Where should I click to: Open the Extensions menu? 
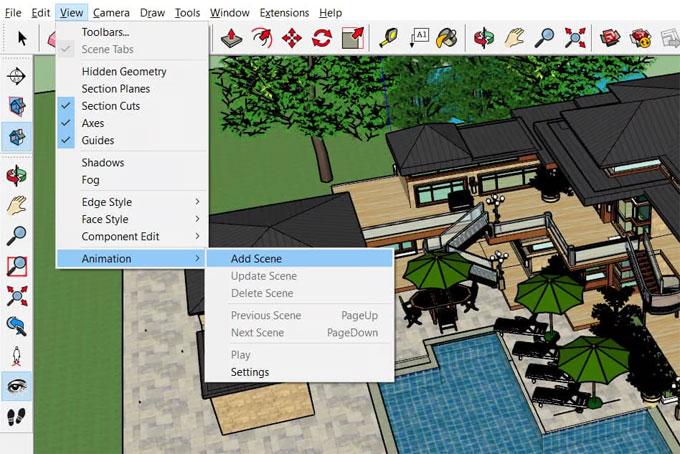pyautogui.click(x=284, y=13)
